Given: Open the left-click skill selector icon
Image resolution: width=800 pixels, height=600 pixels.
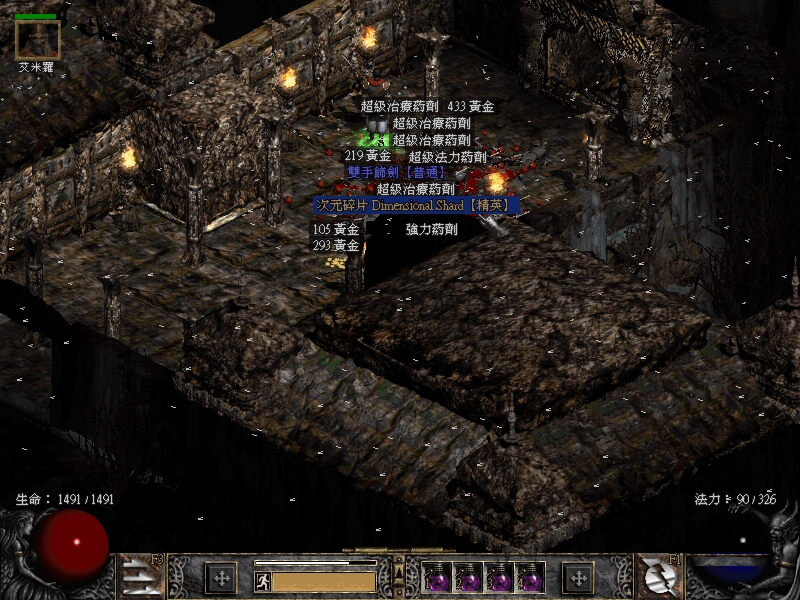Looking at the screenshot, I should click(140, 577).
